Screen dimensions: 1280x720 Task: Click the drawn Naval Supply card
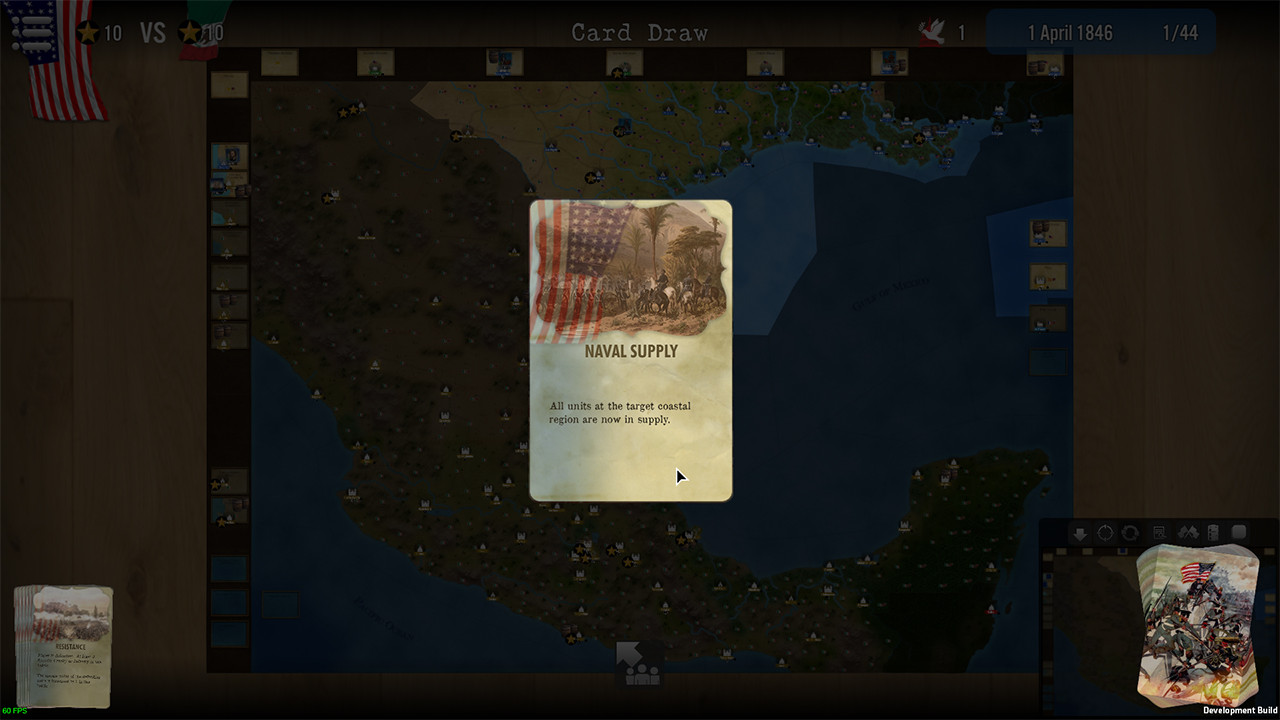click(630, 350)
